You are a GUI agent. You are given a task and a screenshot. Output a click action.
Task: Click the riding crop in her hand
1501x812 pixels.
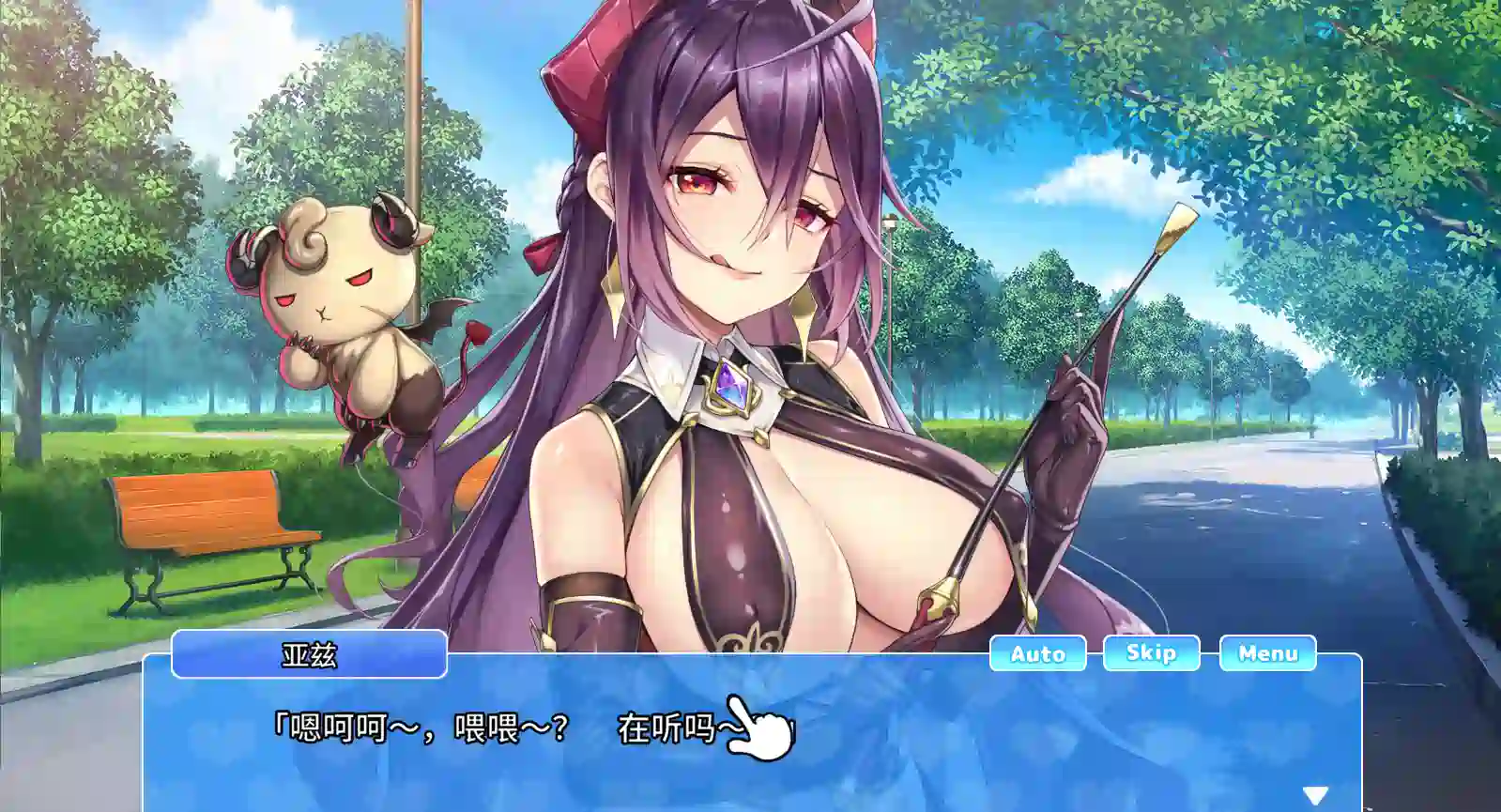(x=1080, y=375)
